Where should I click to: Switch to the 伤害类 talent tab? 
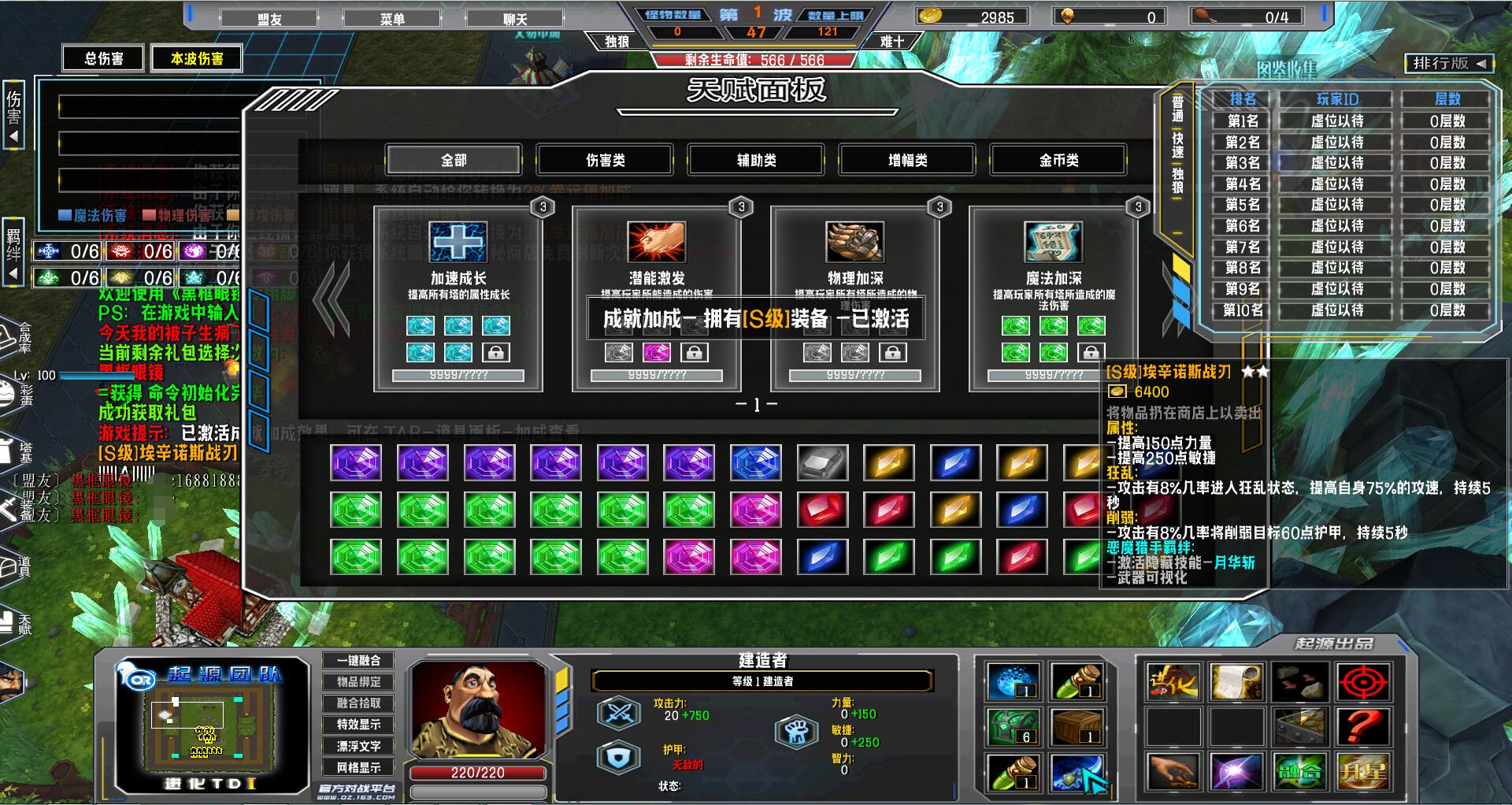[605, 160]
